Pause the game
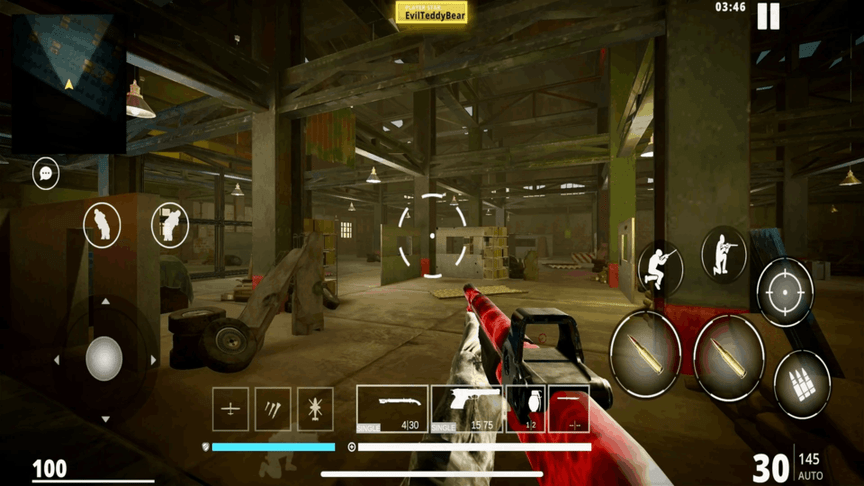 coord(768,17)
